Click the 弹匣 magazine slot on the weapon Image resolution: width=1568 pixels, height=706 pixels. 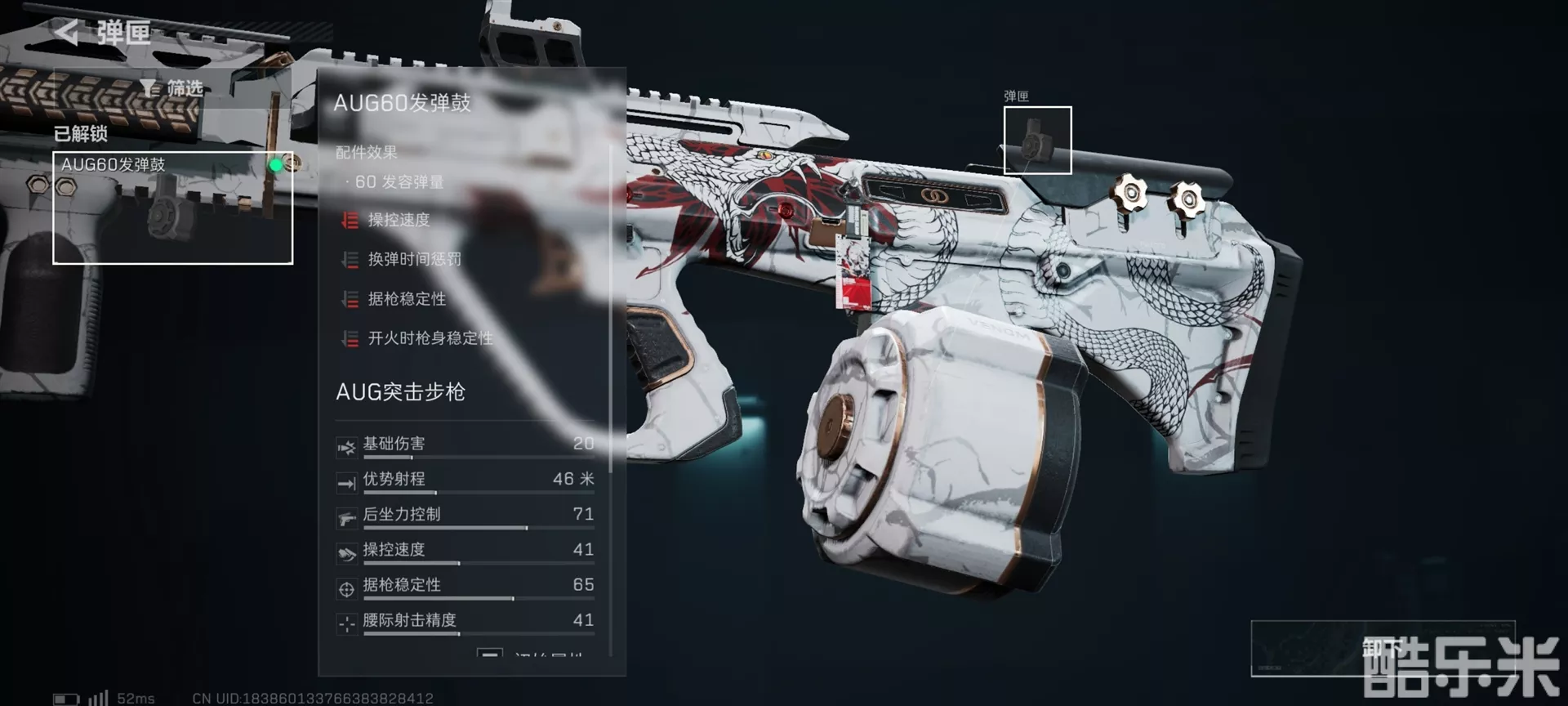1037,141
